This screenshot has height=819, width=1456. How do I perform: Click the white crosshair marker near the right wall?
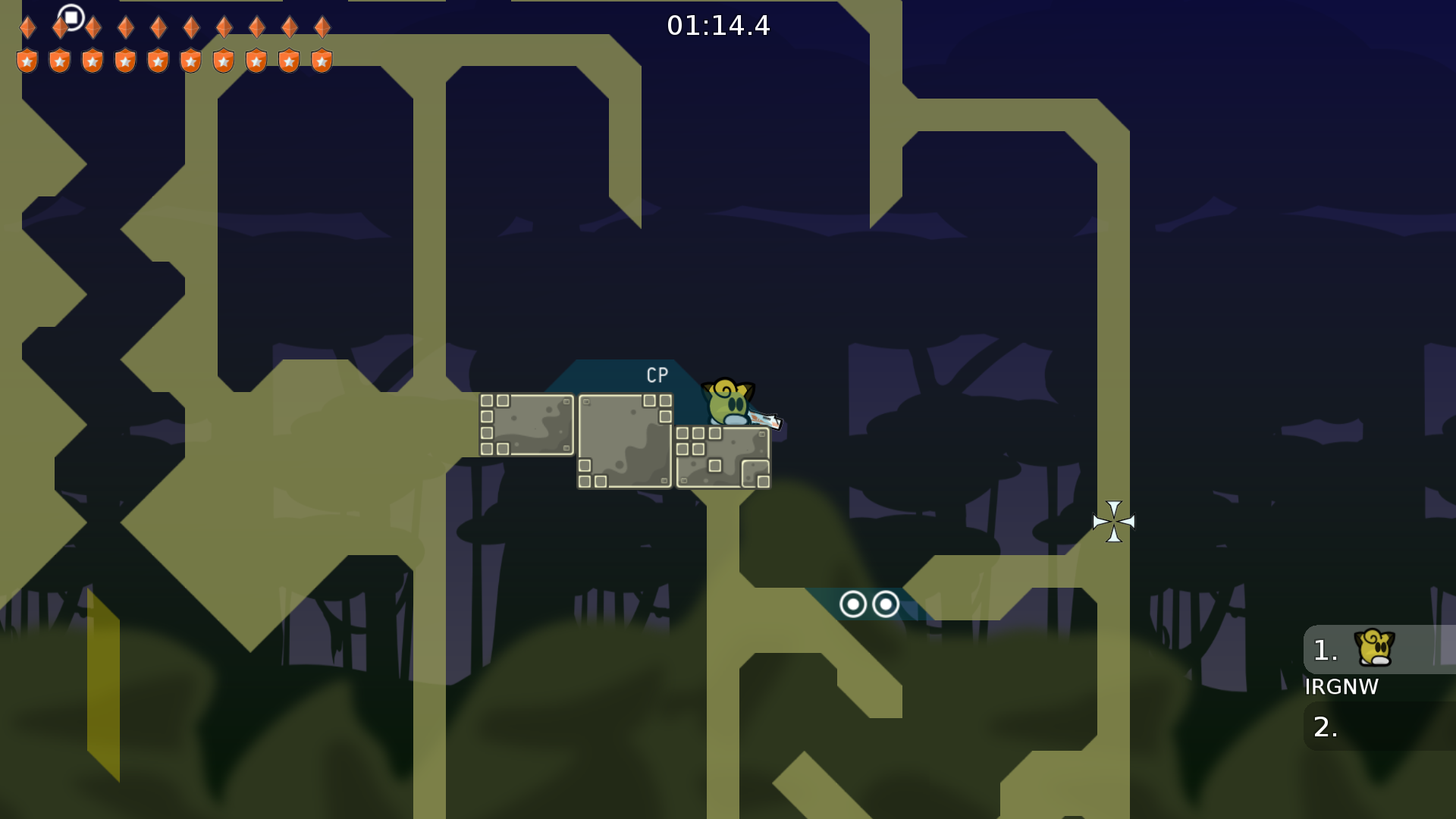pyautogui.click(x=1113, y=522)
